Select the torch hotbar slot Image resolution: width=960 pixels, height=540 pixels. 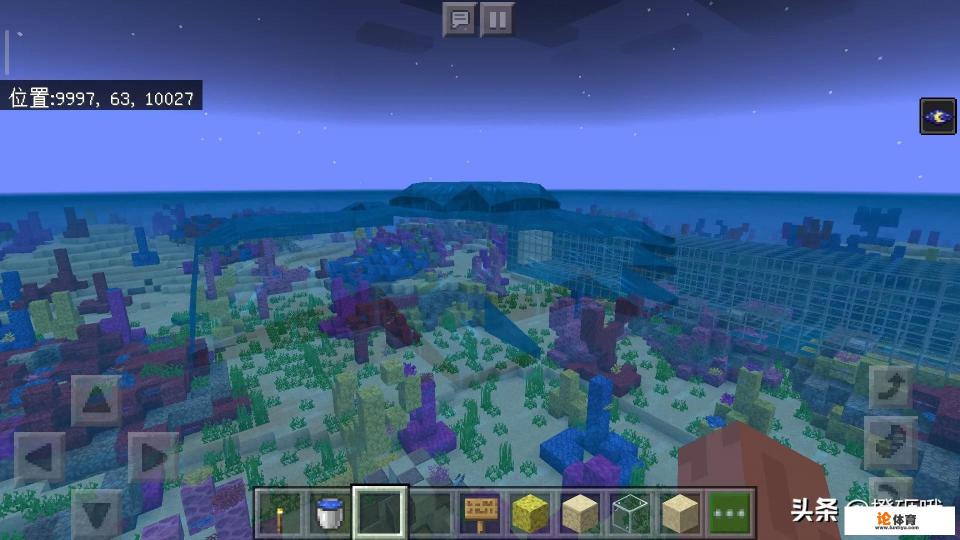[281, 514]
